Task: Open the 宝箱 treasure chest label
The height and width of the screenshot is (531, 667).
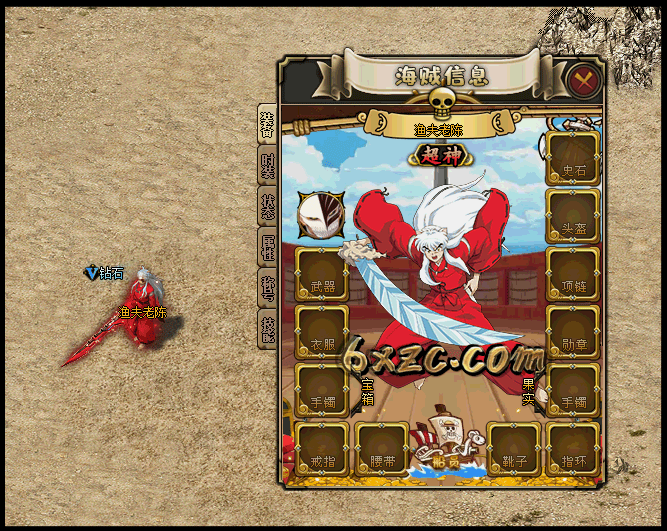Action: tap(366, 390)
